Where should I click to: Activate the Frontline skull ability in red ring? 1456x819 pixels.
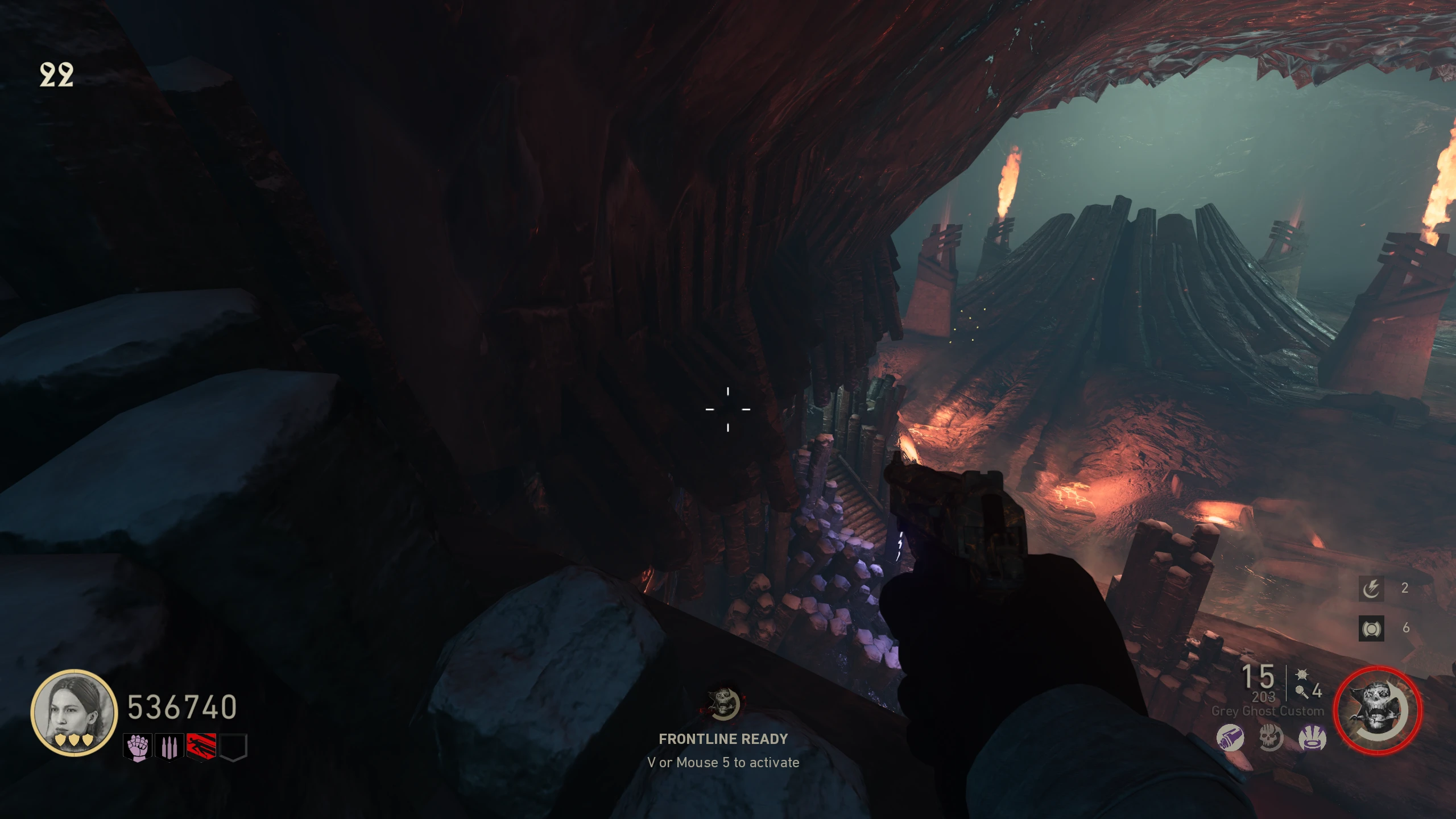click(x=1377, y=711)
